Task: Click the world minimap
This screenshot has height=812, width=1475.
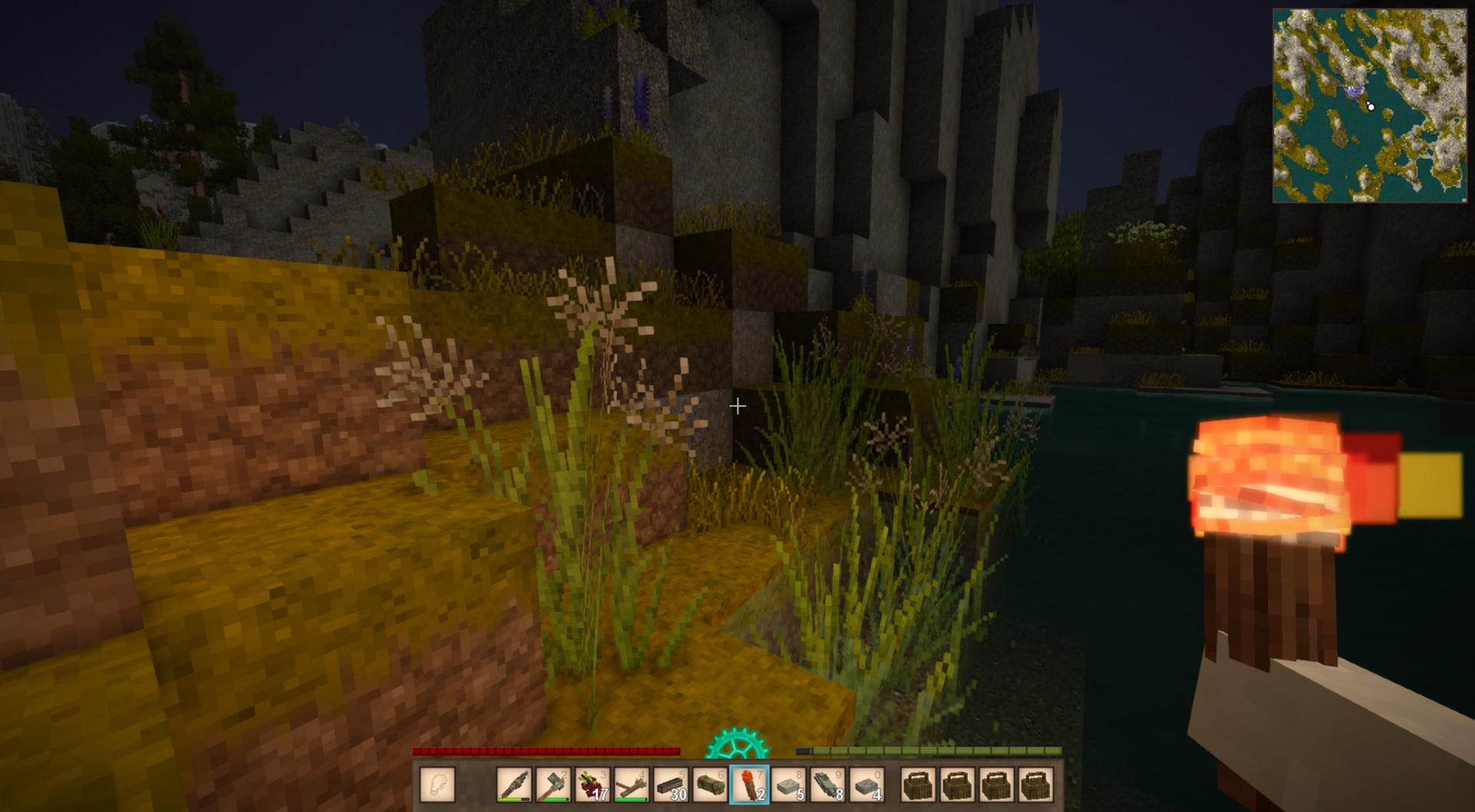Action: tap(1370, 106)
